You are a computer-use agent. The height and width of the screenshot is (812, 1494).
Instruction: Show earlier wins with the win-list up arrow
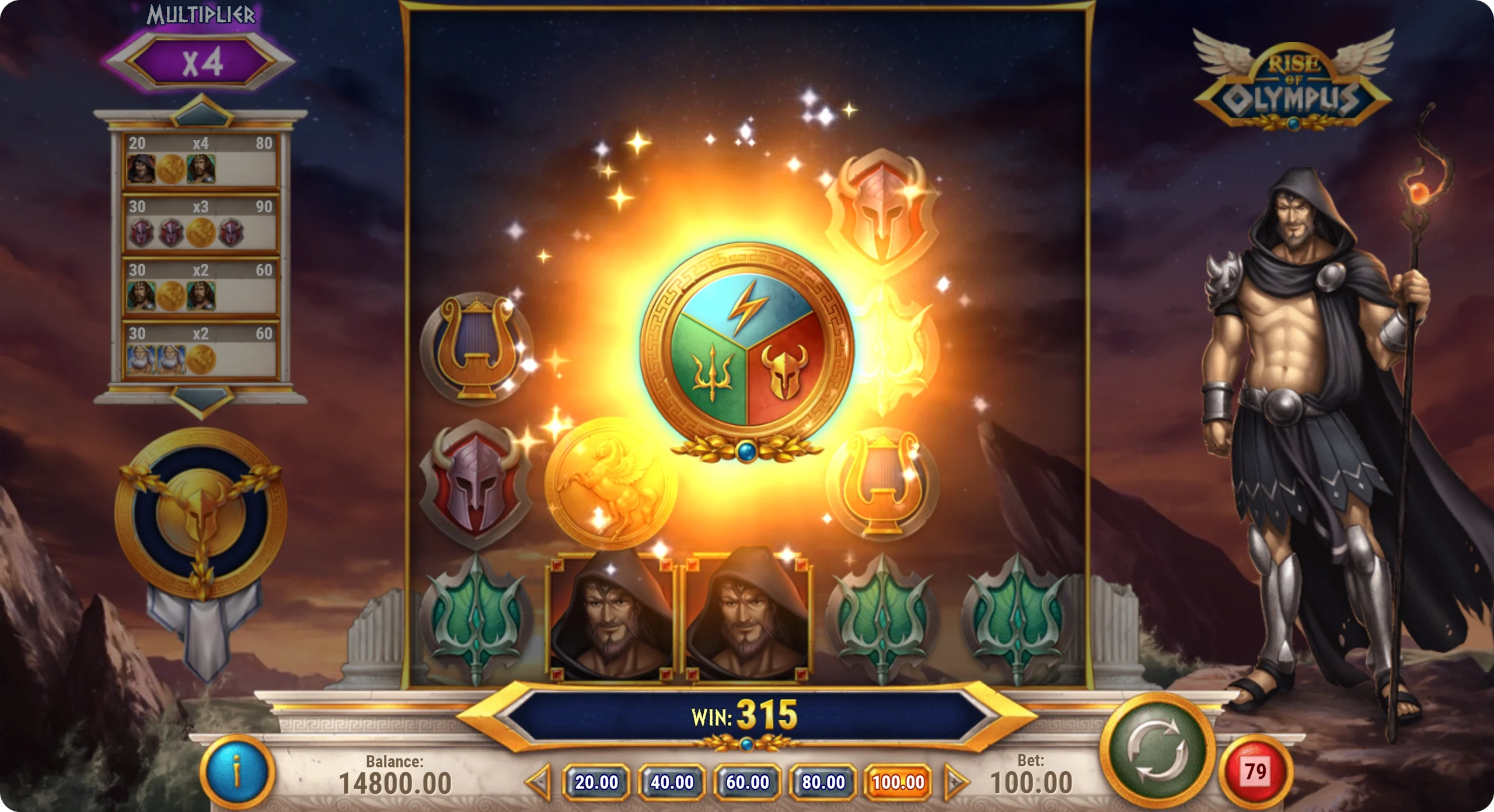click(201, 111)
